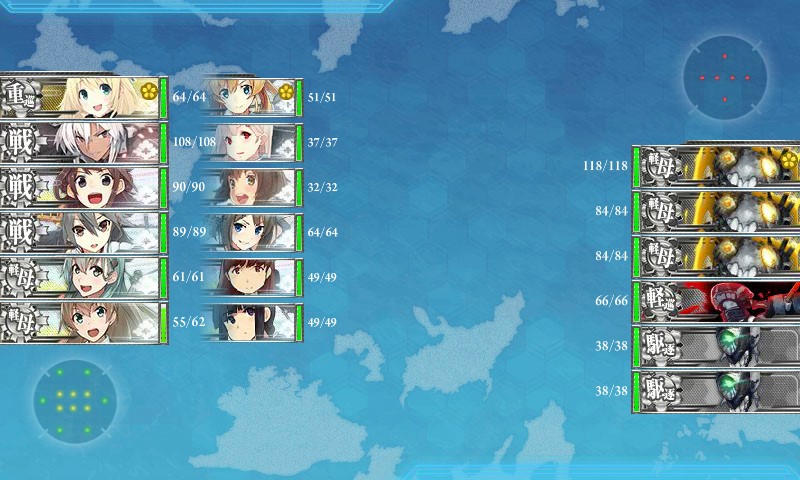Image resolution: width=800 pixels, height=480 pixels.
Task: Choose the escort flagship banner with 51/51 HP
Action: click(250, 97)
